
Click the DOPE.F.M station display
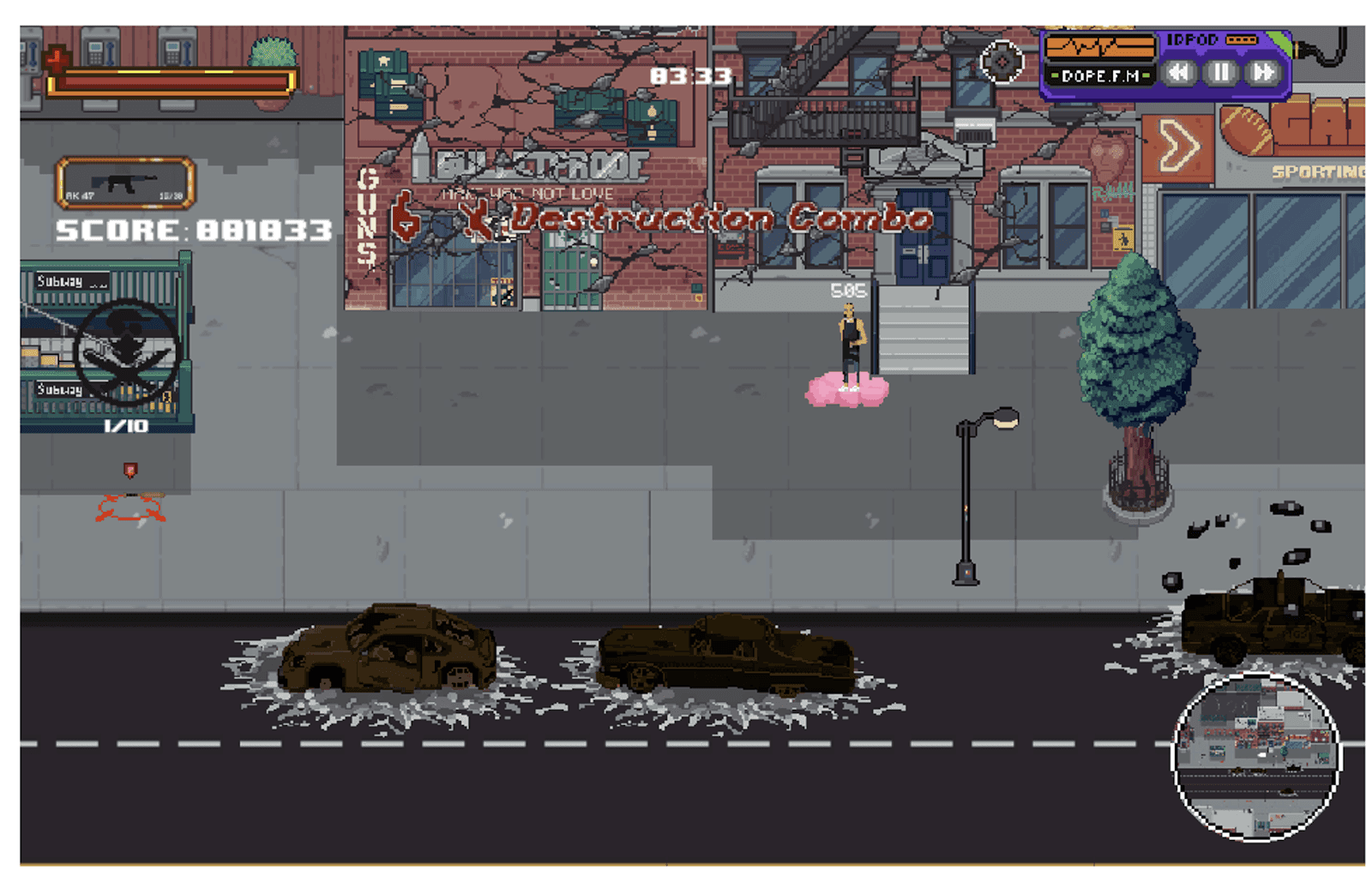click(1099, 76)
